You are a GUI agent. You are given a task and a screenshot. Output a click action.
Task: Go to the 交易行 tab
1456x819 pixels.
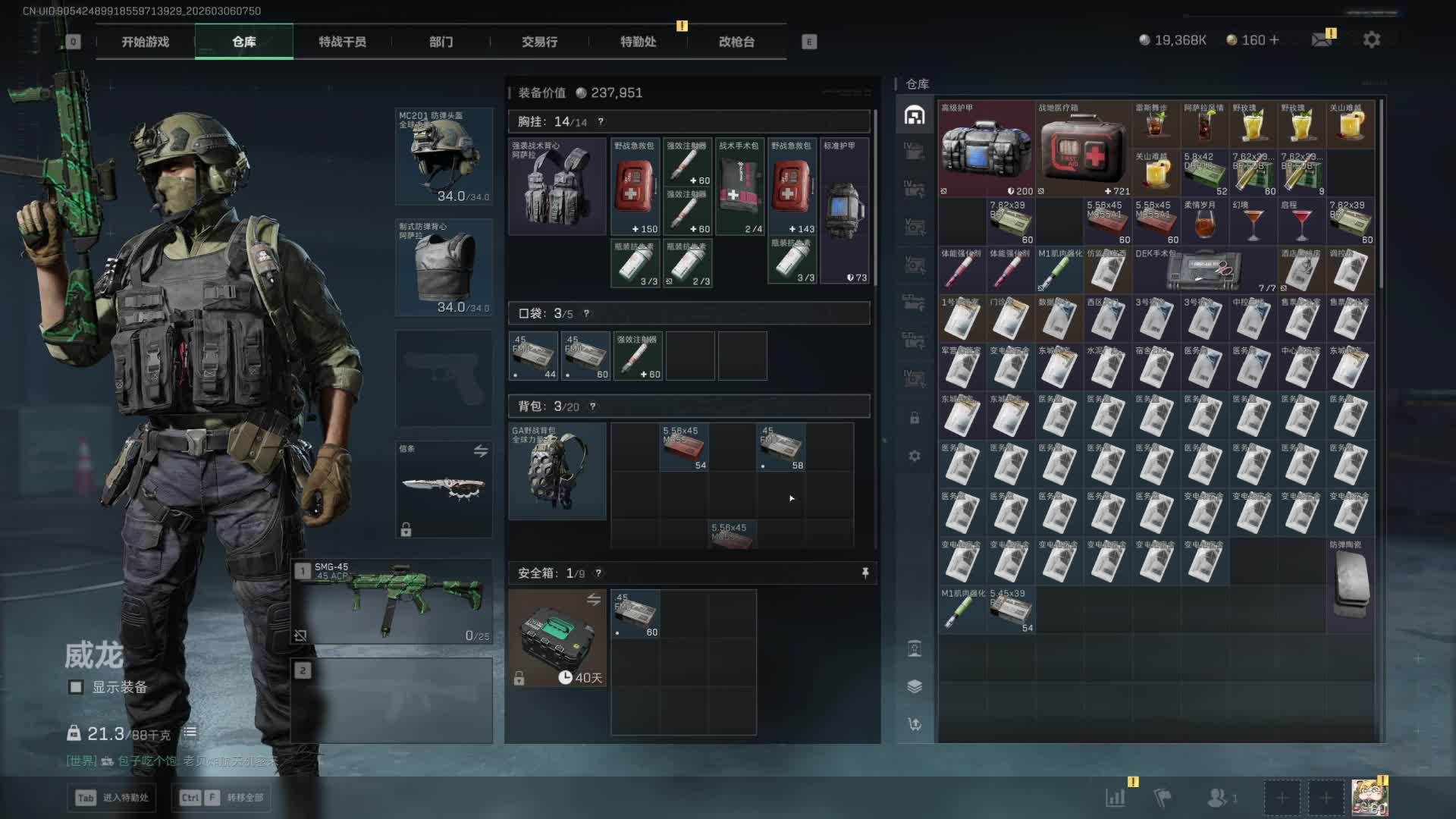coord(539,42)
